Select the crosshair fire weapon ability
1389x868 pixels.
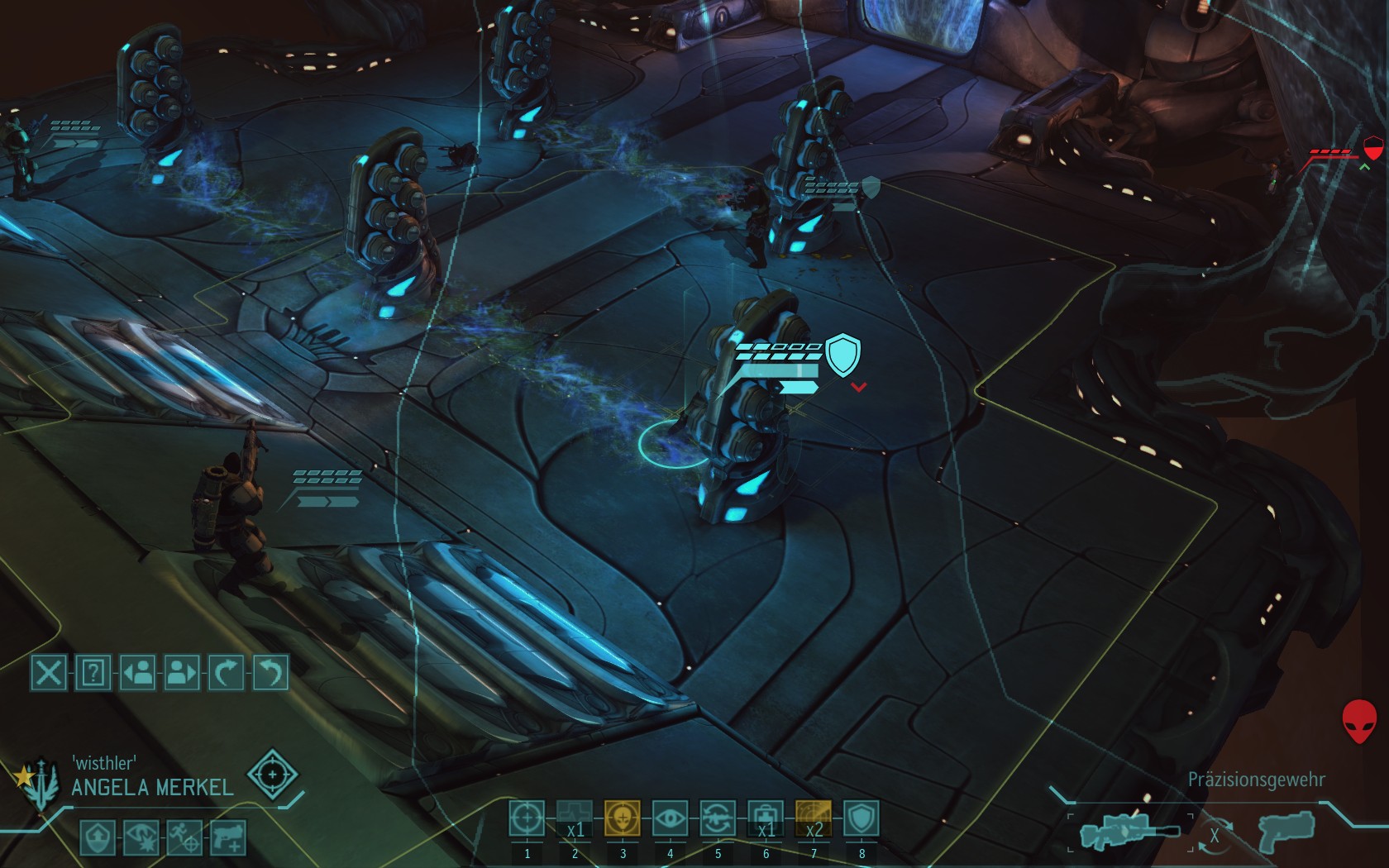pos(527,819)
